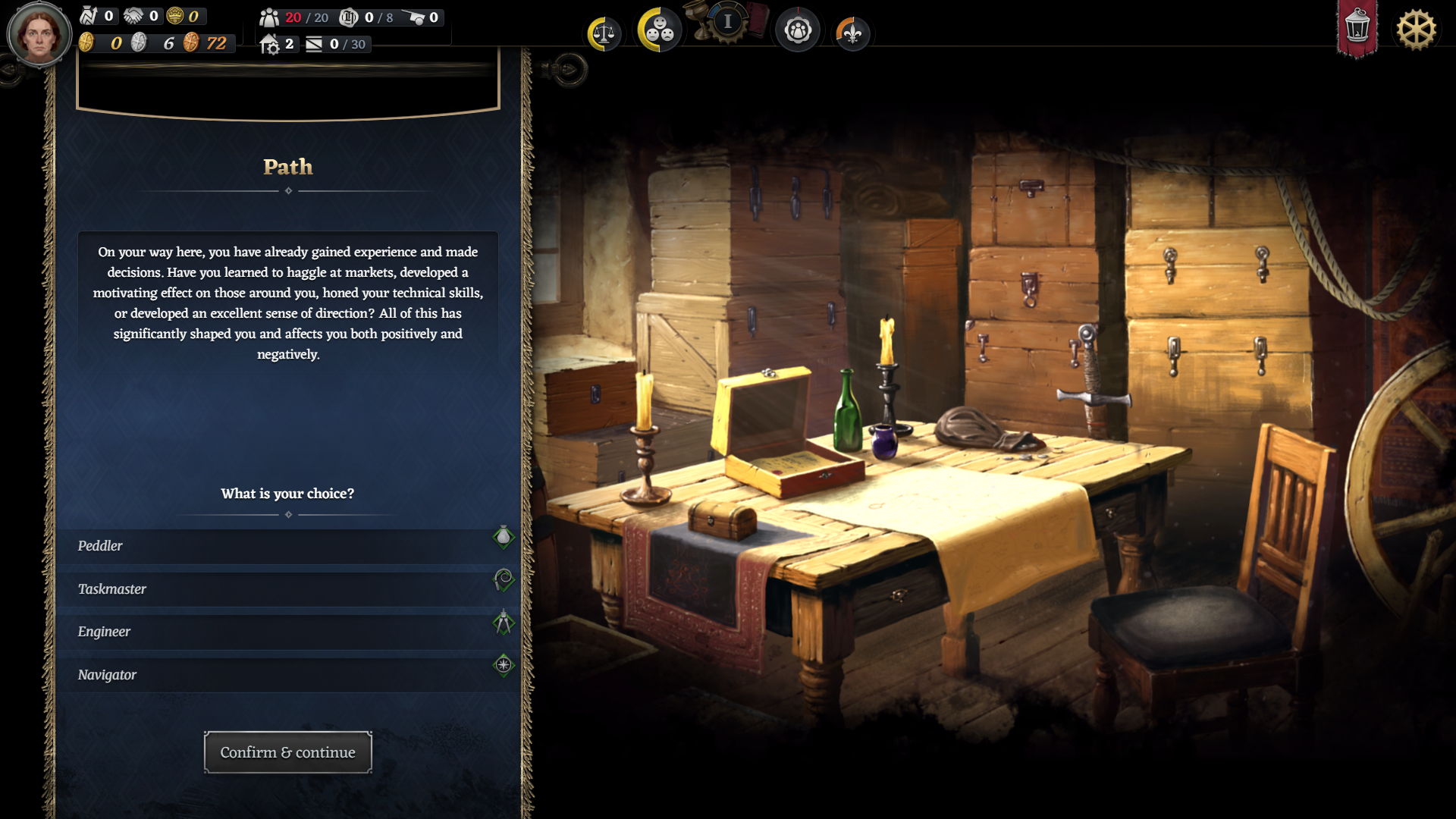Click the fleur-de-lis reputation icon

[x=852, y=33]
